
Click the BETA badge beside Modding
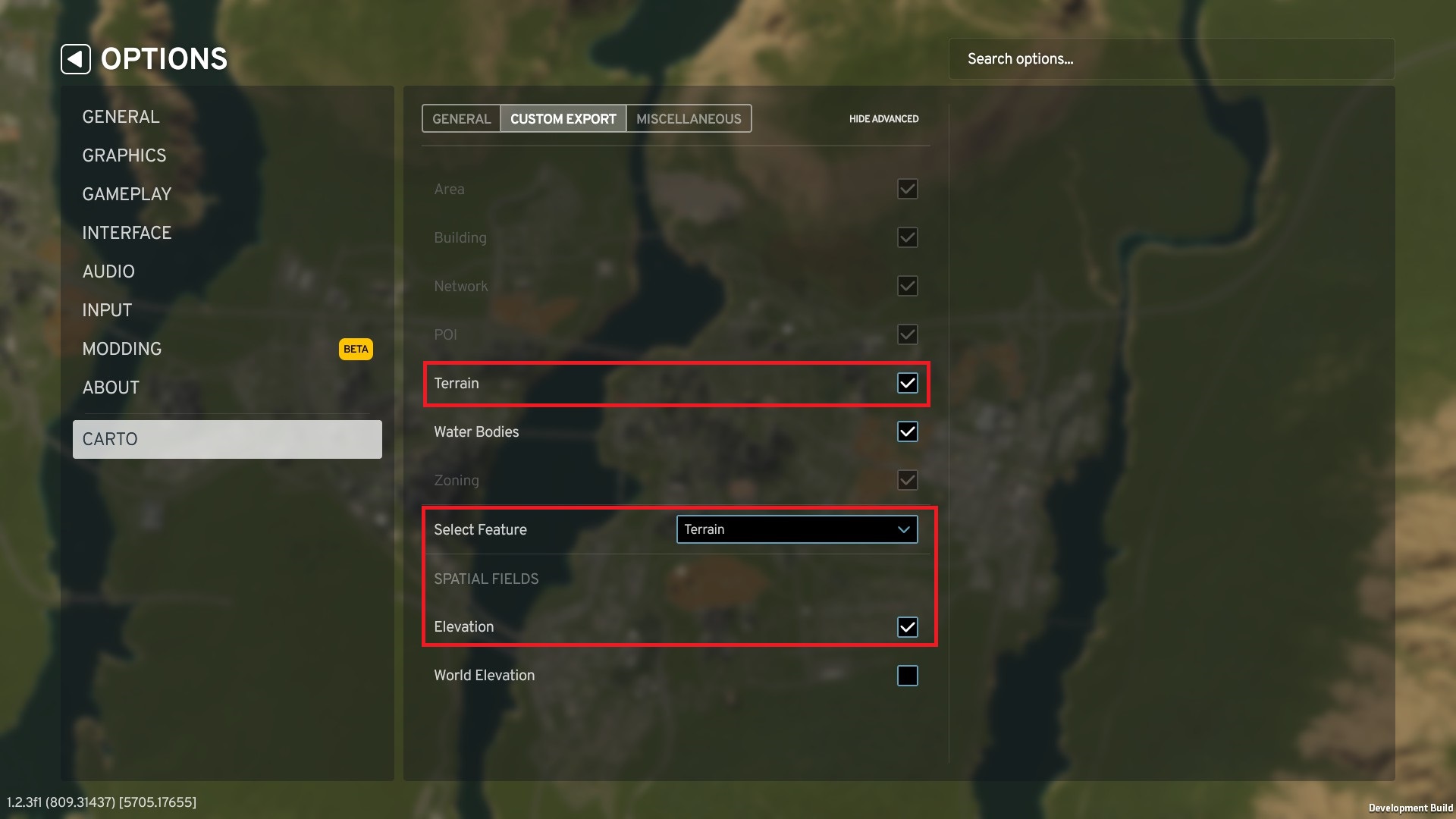355,349
